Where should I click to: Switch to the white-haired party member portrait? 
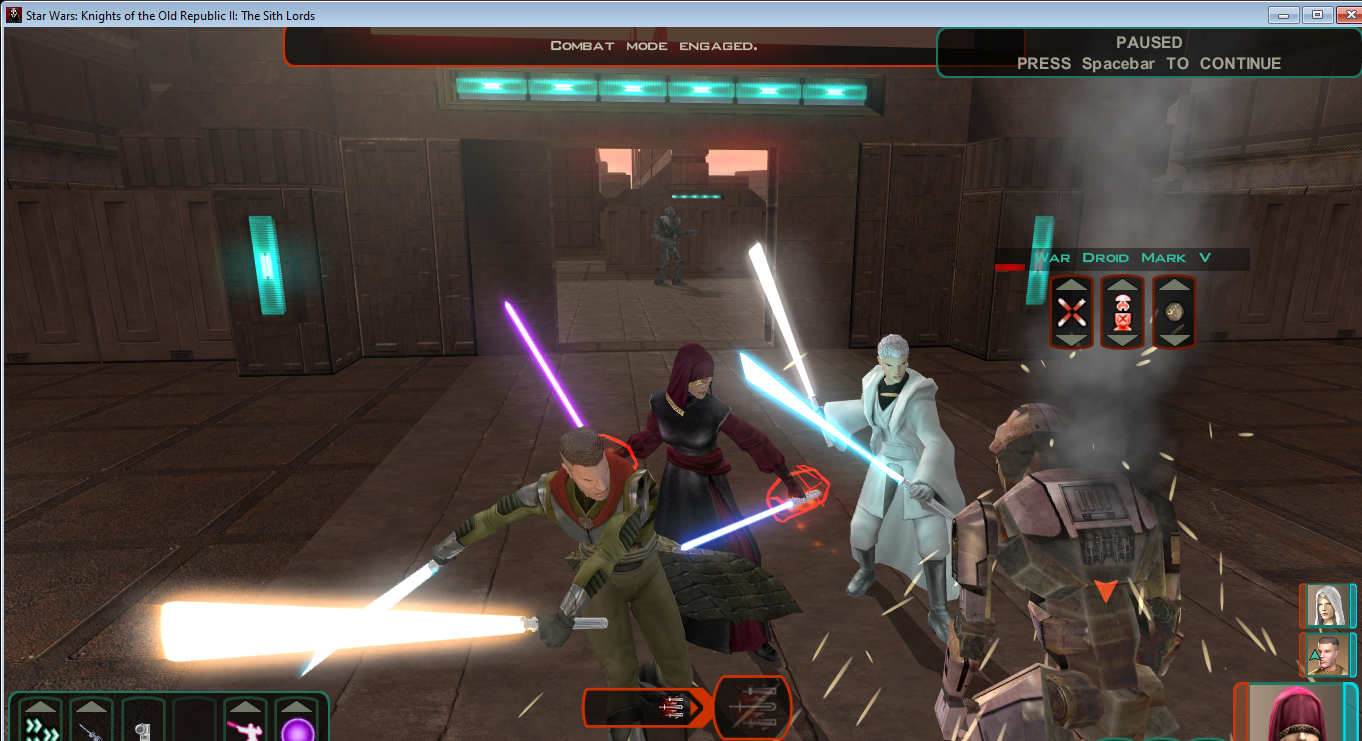tap(1327, 605)
